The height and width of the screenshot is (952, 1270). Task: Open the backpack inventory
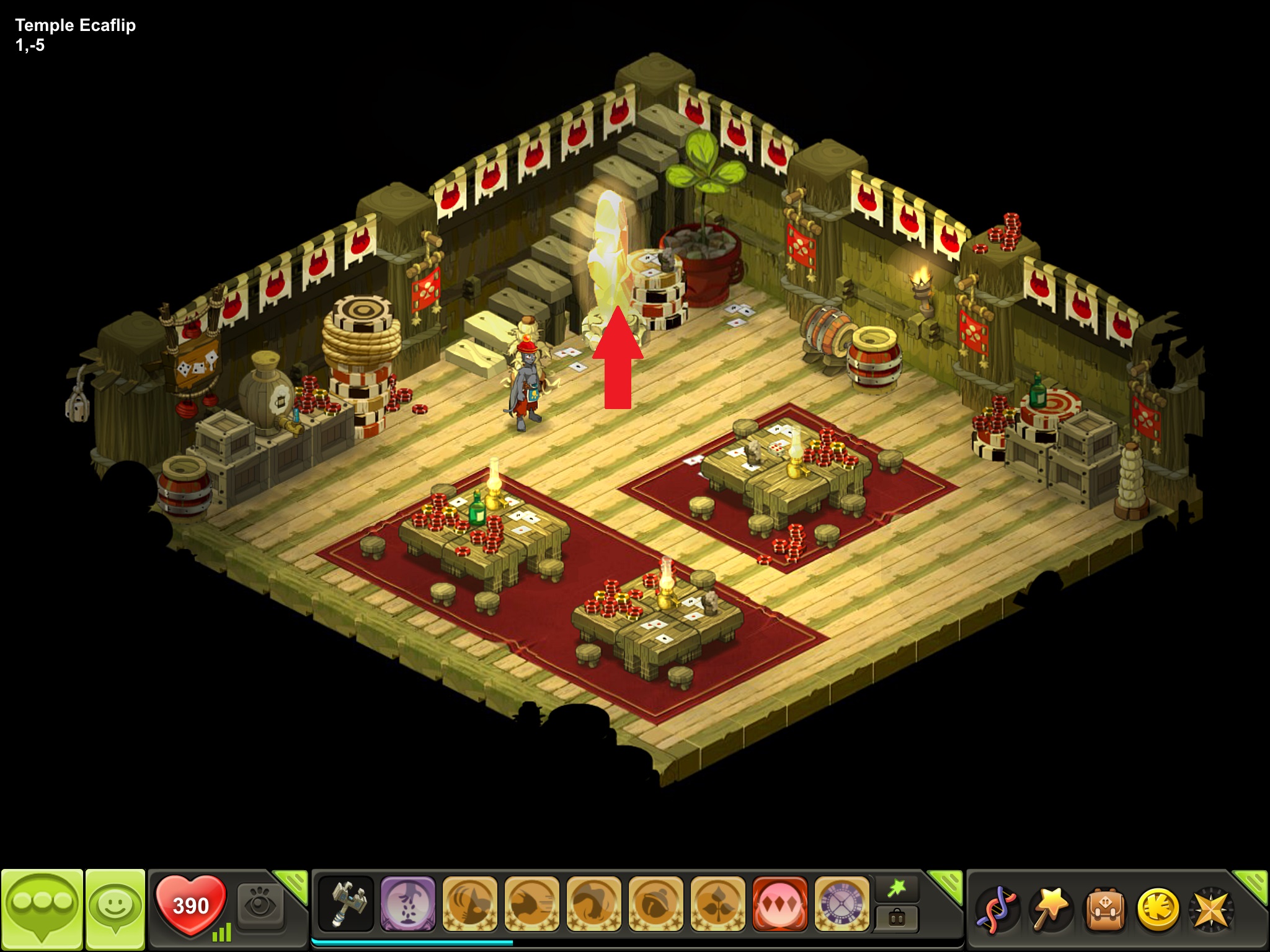(1104, 909)
